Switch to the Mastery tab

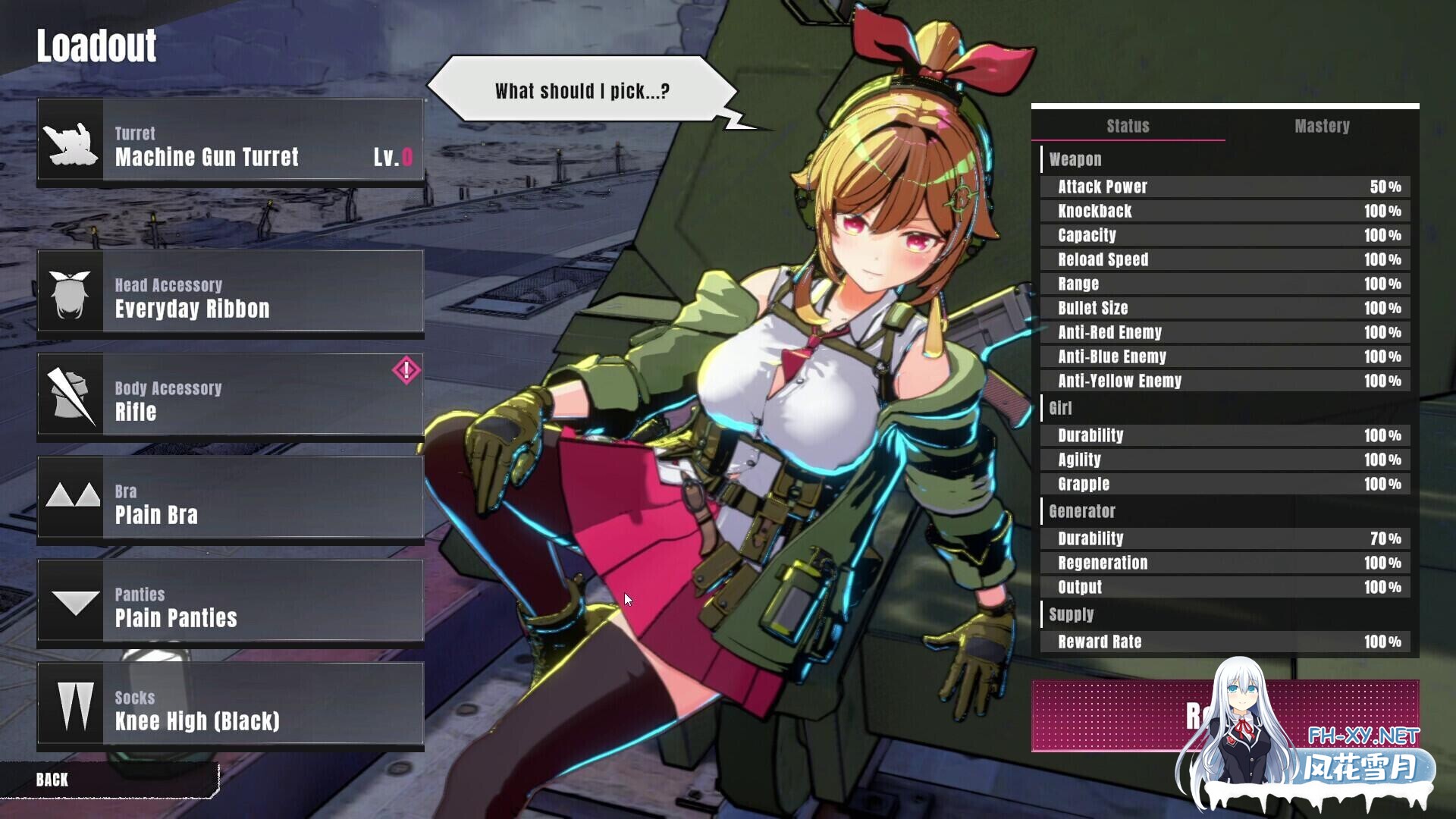(1323, 127)
